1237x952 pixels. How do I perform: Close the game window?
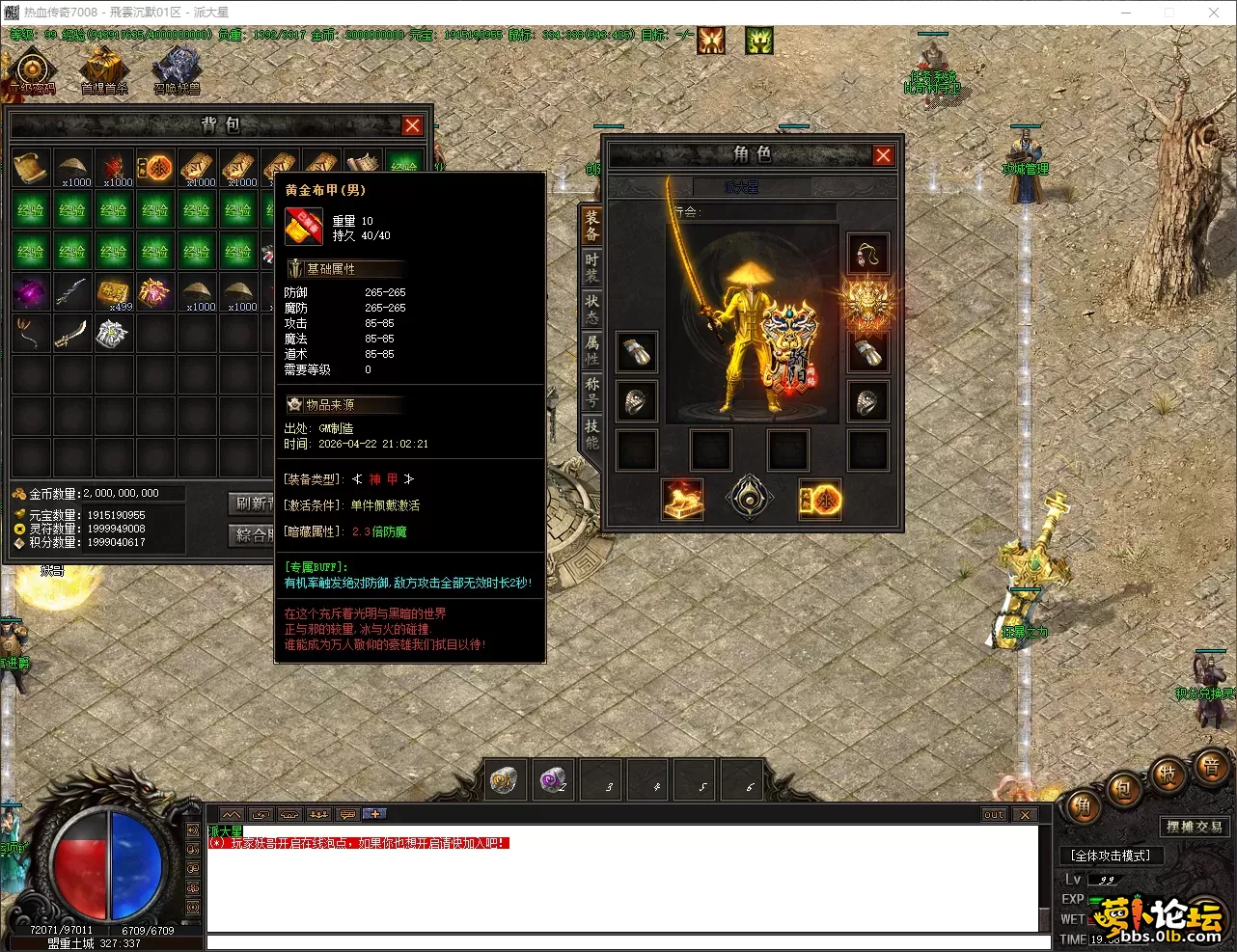coord(1214,13)
